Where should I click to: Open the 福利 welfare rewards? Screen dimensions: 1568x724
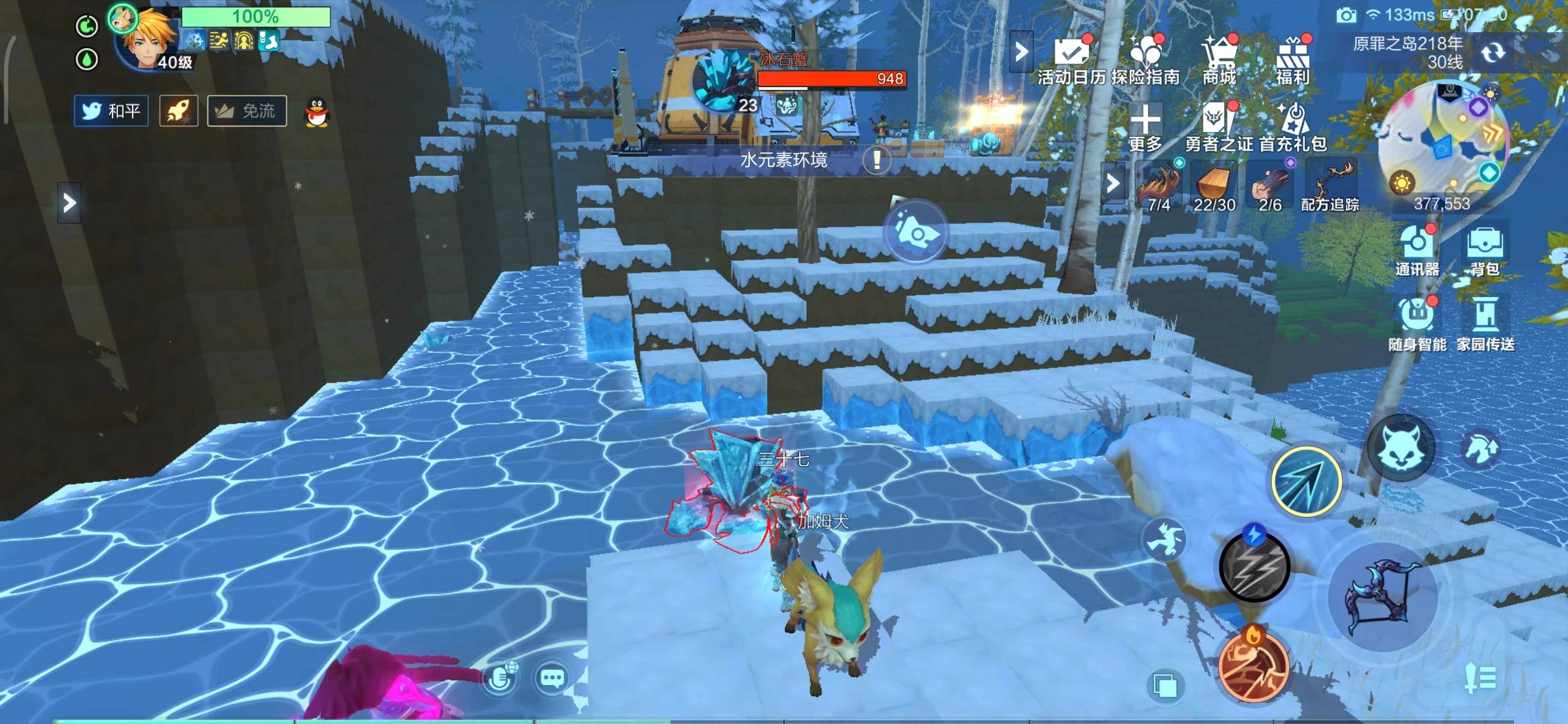click(1293, 60)
